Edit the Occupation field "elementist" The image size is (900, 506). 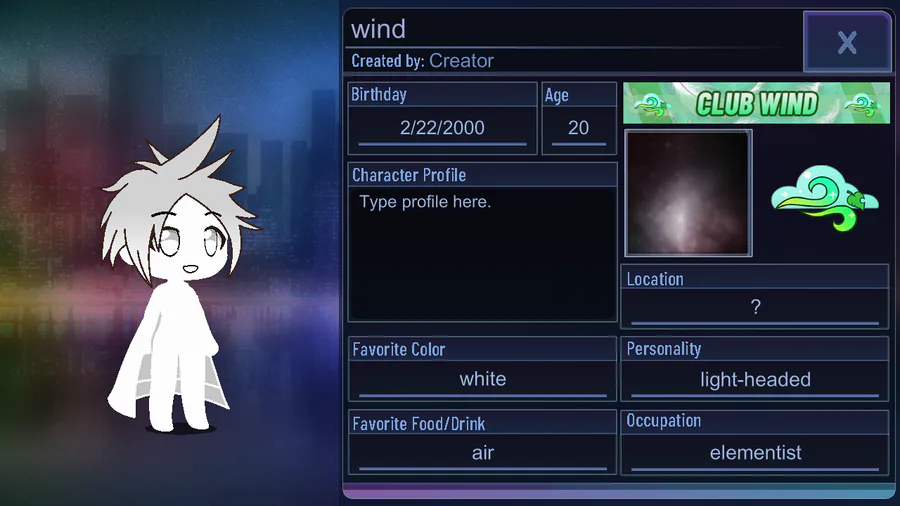[755, 453]
